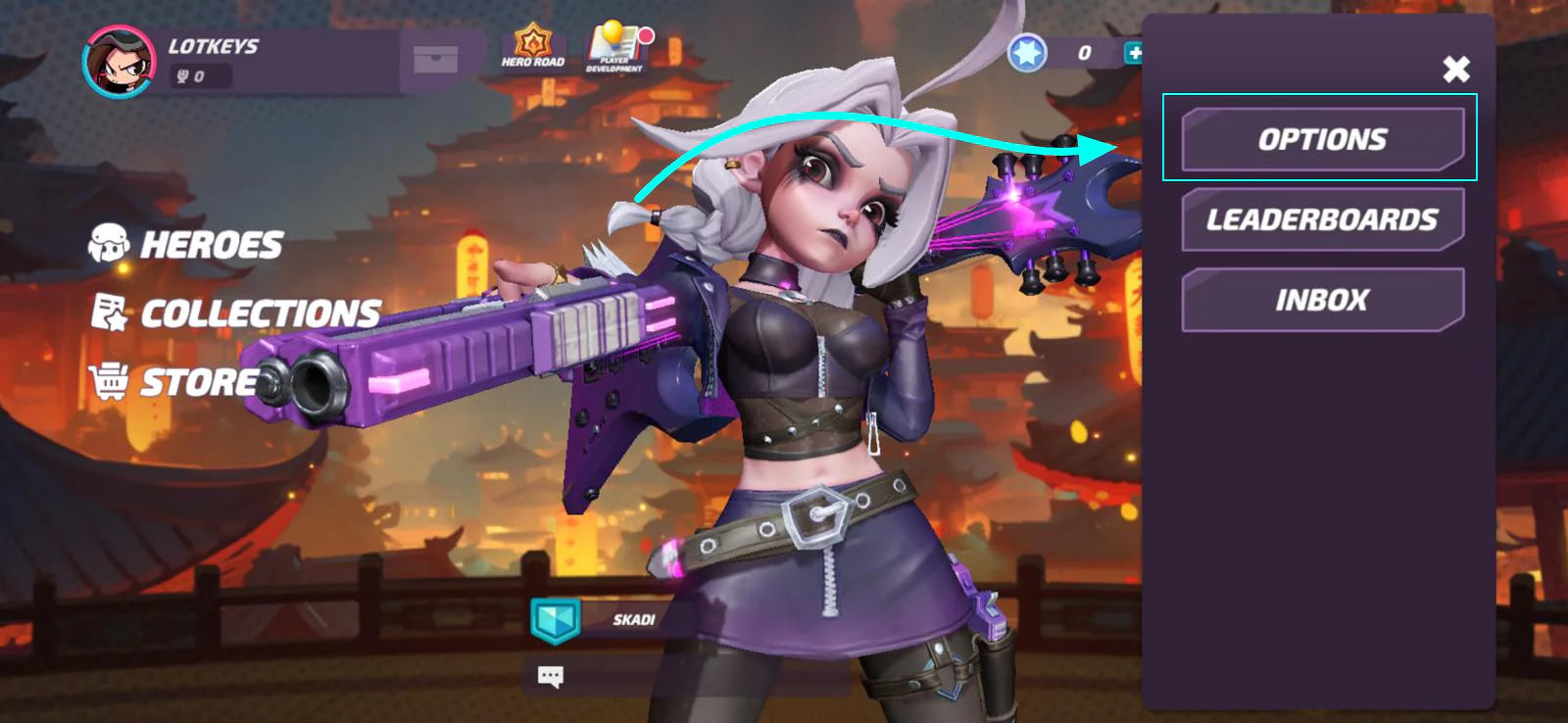Open the Hero Road
Image resolution: width=1568 pixels, height=723 pixels.
tap(532, 46)
